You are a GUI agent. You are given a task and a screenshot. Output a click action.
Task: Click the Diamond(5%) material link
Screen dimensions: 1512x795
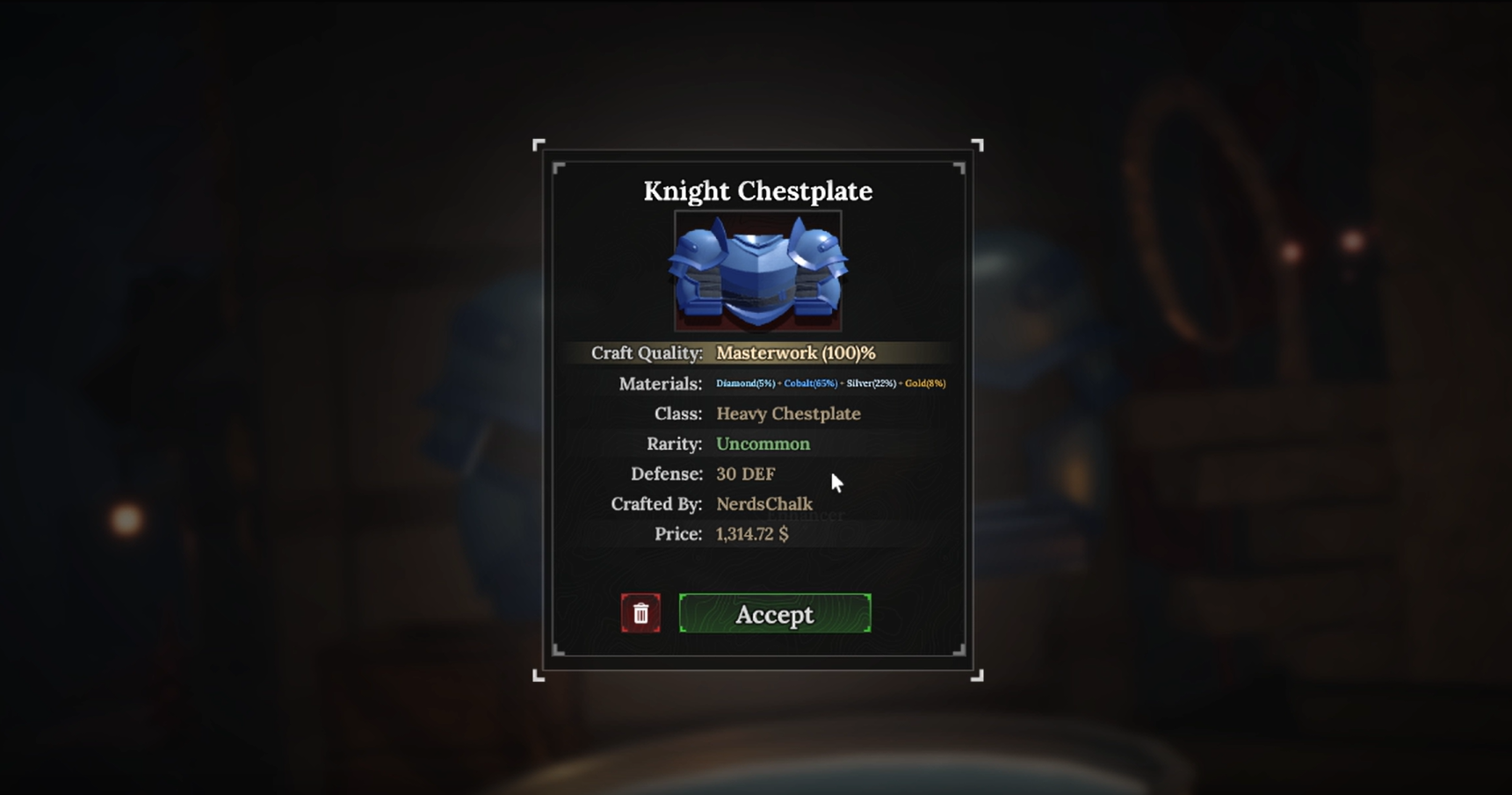click(744, 383)
